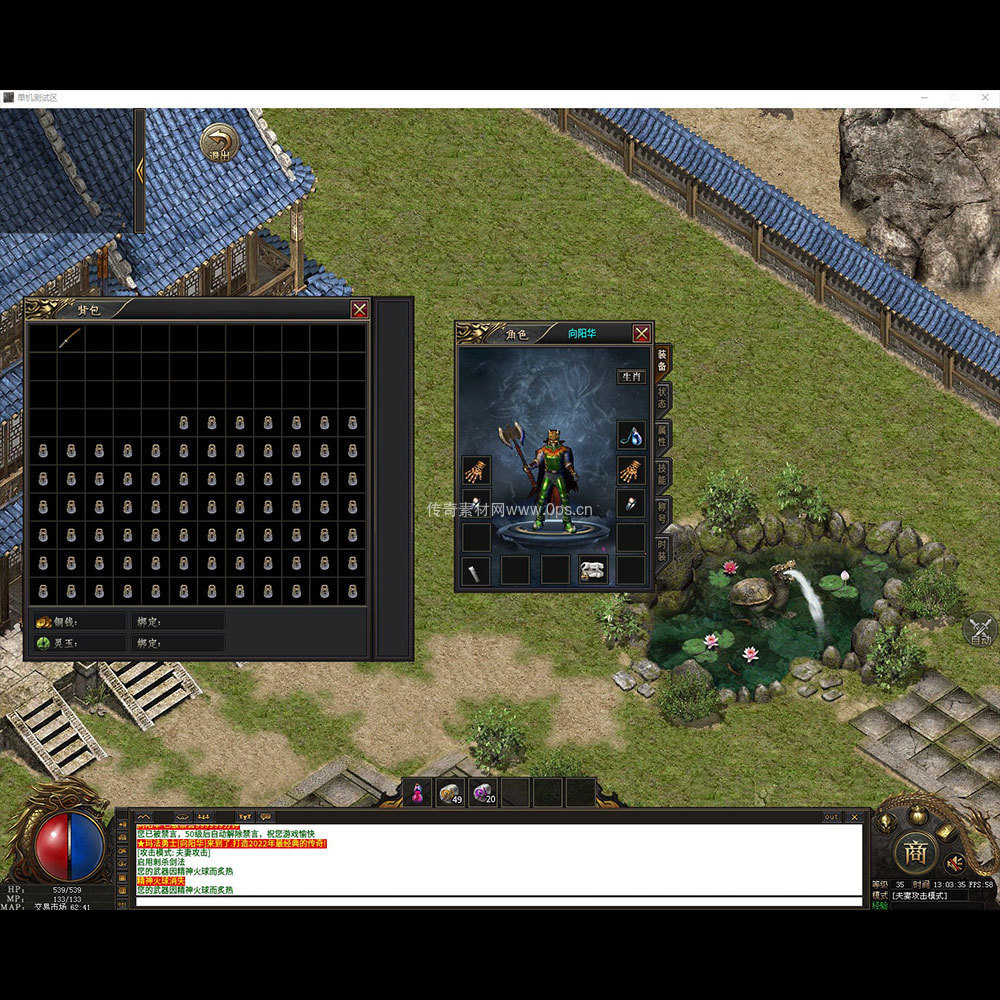Select the sword item in the backpack

pos(70,338)
